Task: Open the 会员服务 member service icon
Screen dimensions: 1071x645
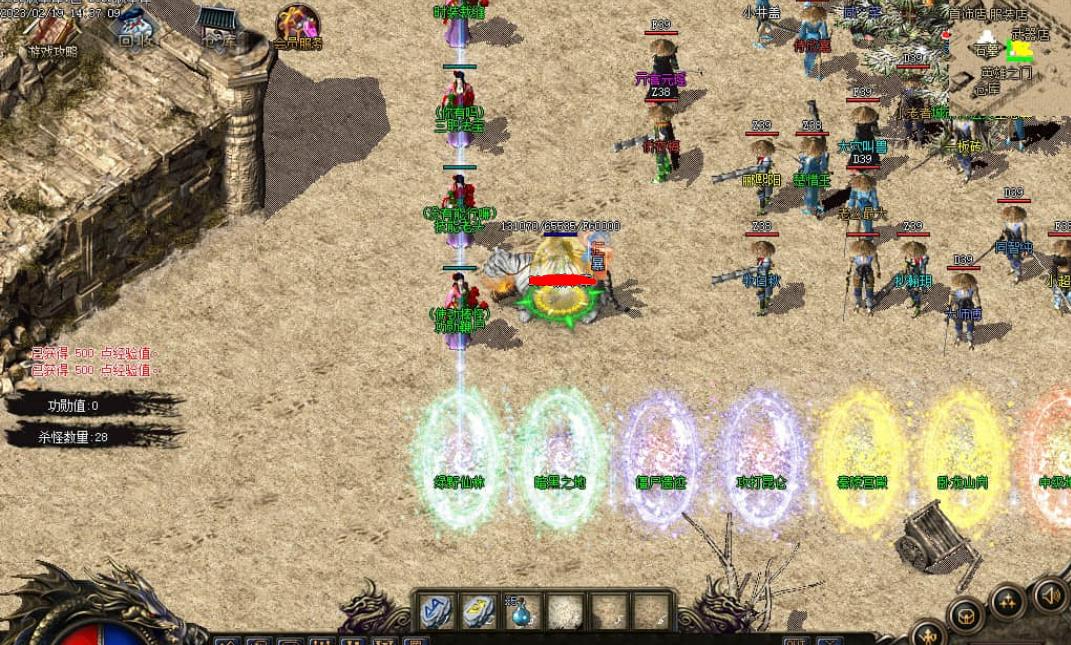Action: (296, 28)
